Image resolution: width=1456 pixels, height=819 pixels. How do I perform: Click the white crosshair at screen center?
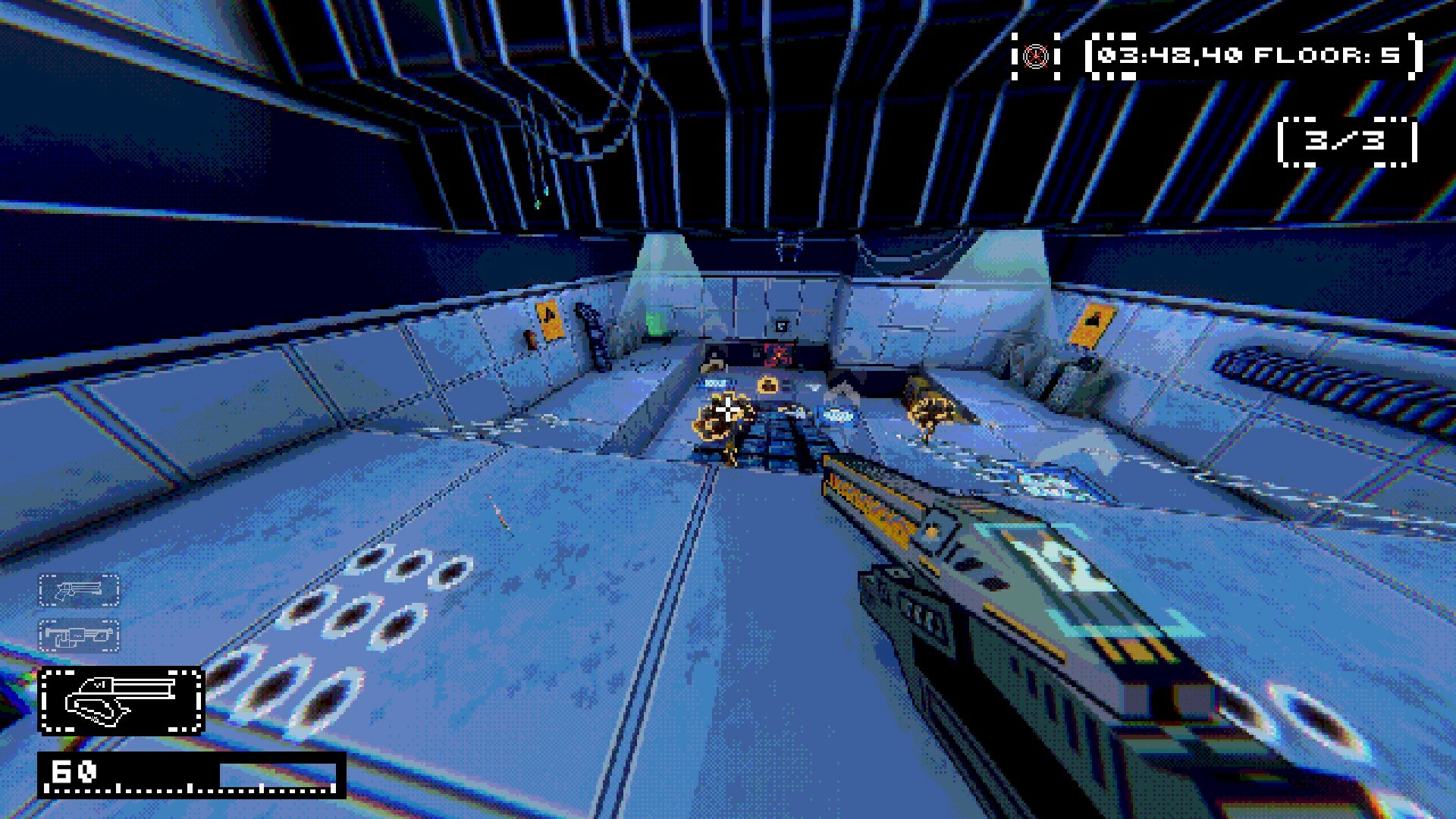point(726,409)
